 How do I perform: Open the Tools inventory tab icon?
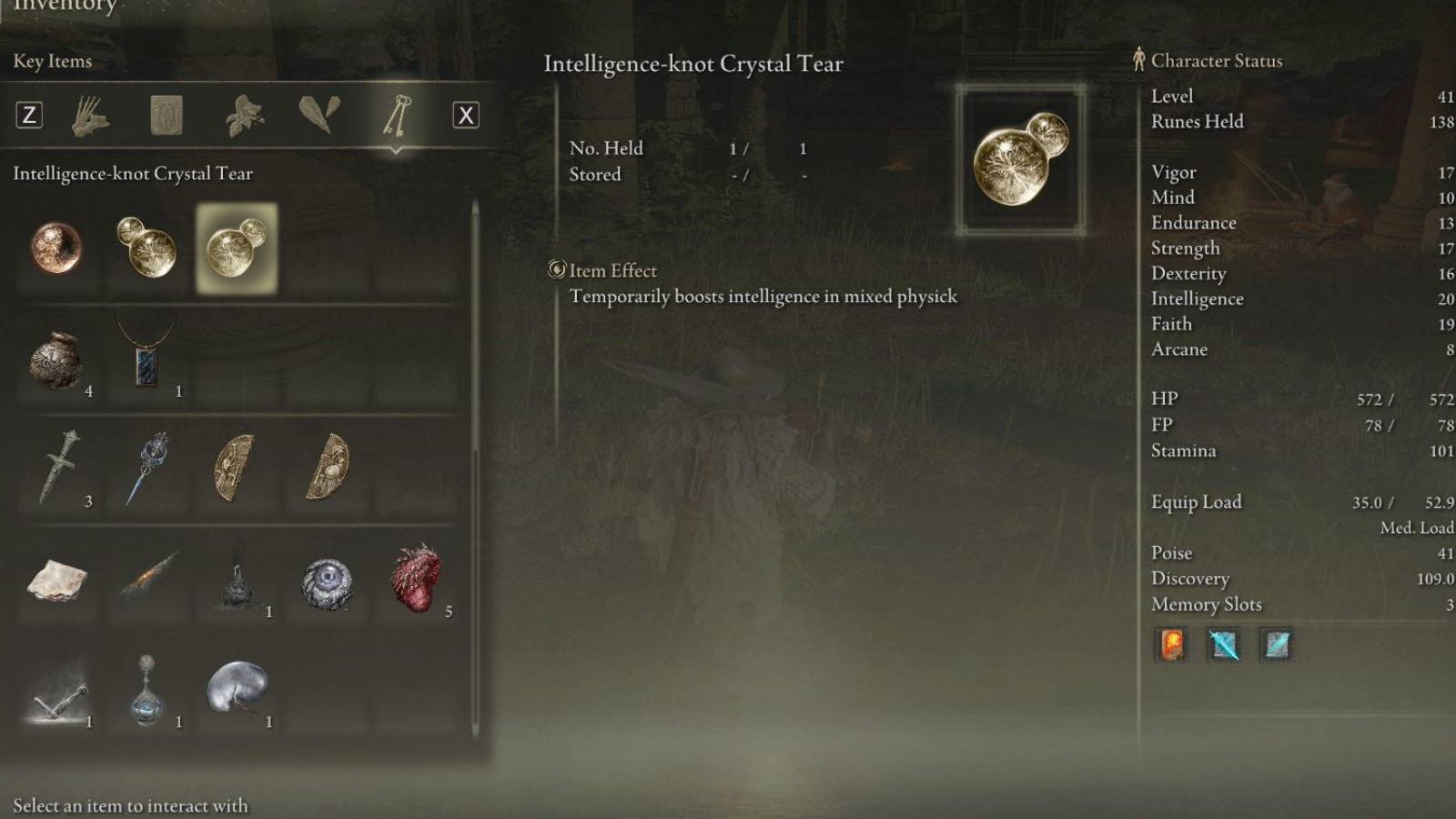pos(91,116)
